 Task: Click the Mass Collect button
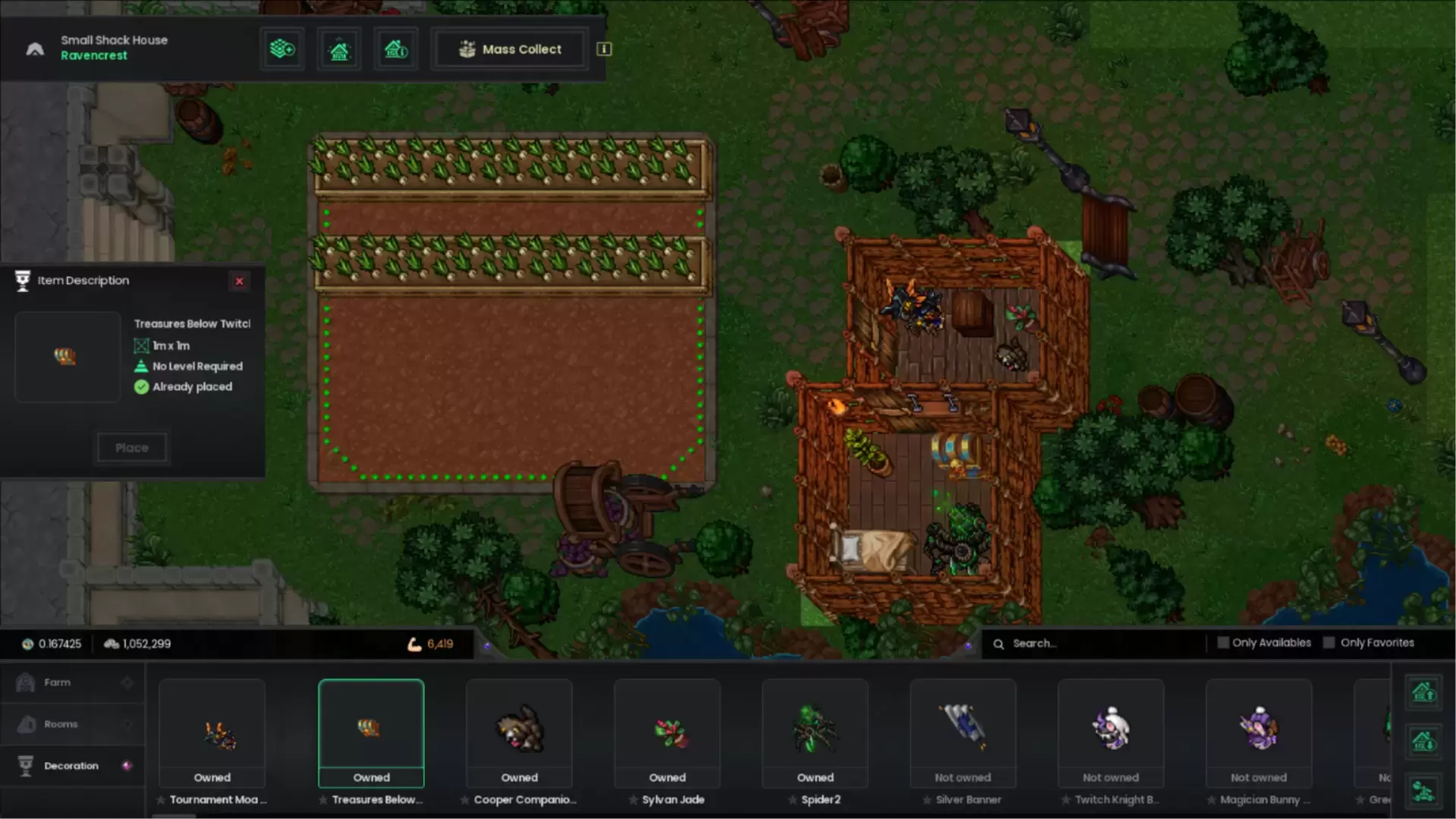pos(510,49)
